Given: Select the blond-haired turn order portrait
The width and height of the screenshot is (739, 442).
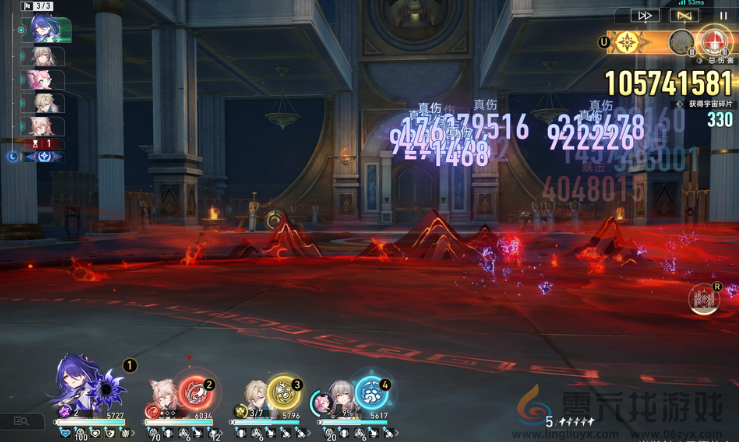Looking at the screenshot, I should point(46,102).
